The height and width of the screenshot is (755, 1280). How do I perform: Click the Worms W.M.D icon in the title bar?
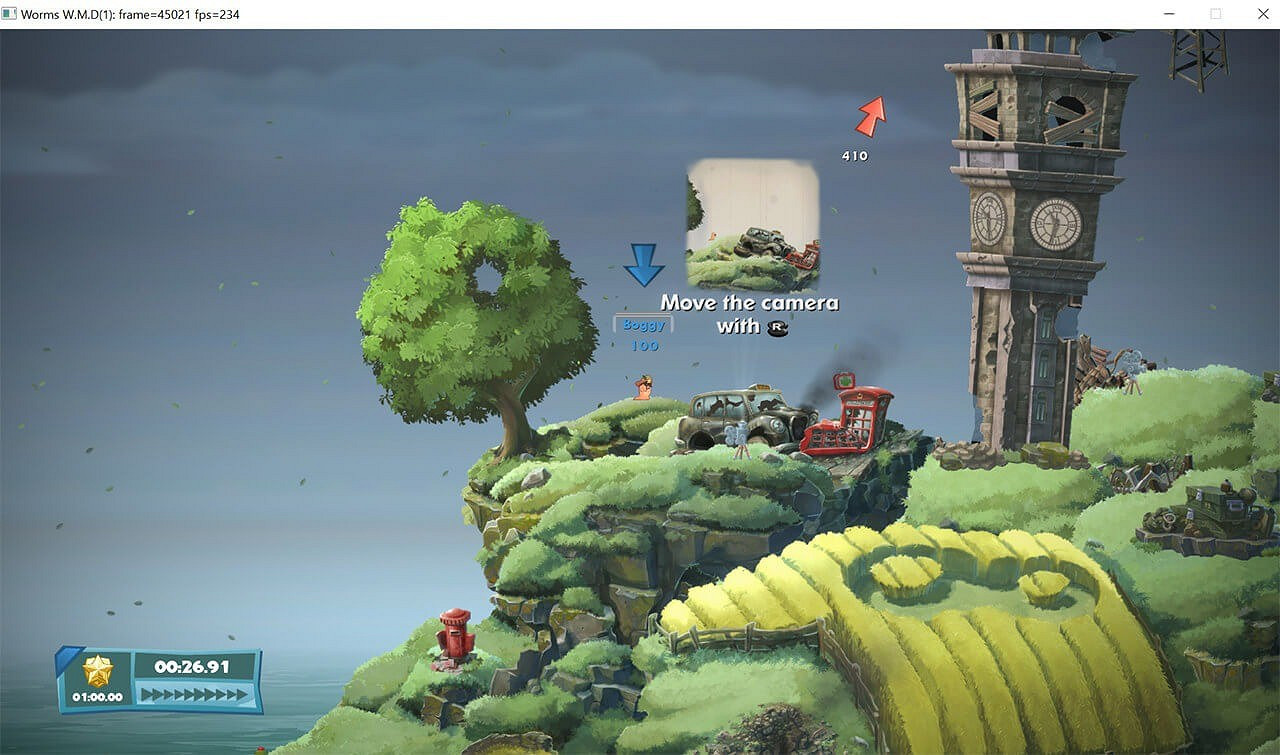(11, 14)
